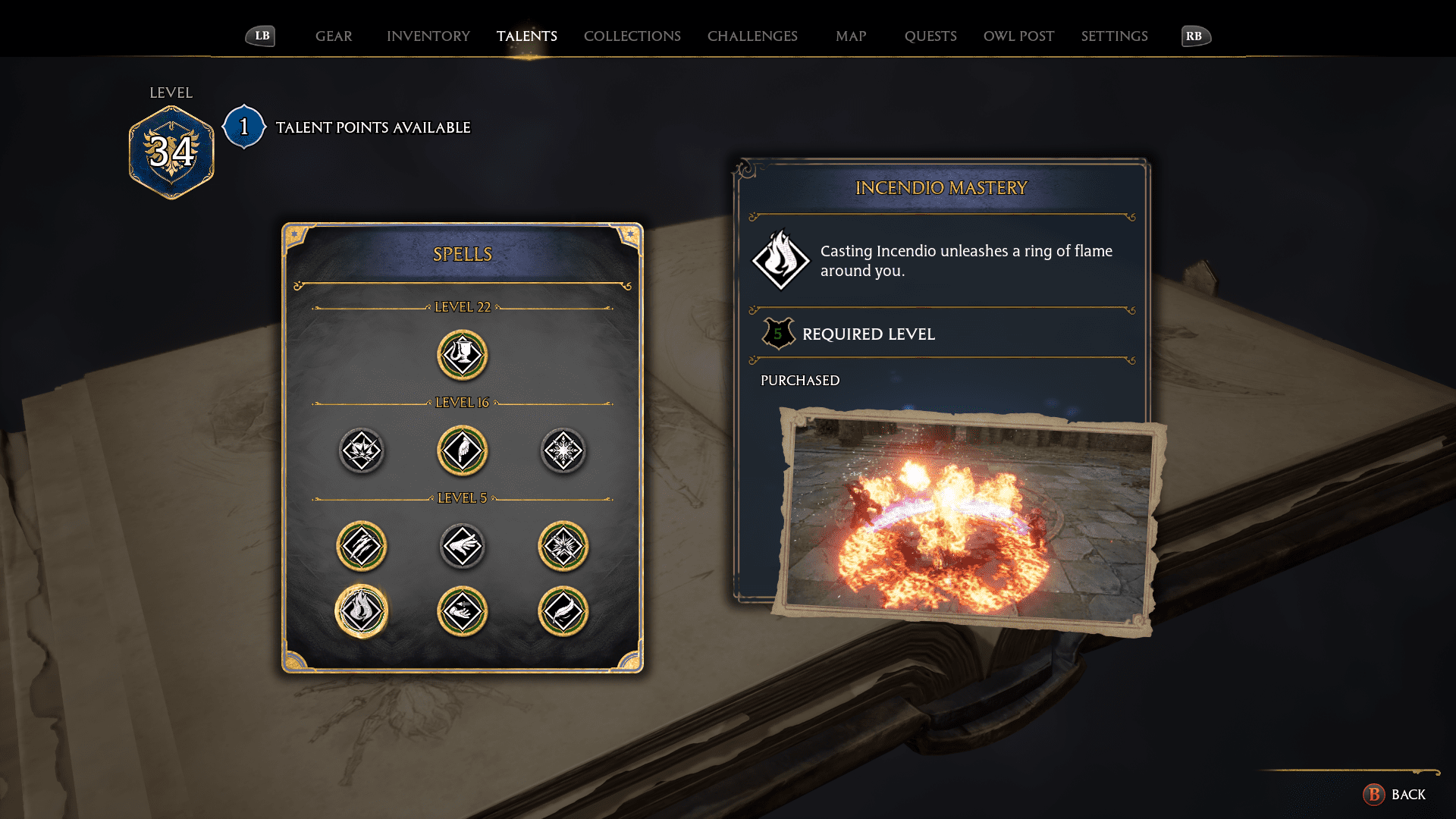The width and height of the screenshot is (1456, 819).
Task: Select the Descendo Mastery pointing-hand talent
Action: tap(462, 450)
